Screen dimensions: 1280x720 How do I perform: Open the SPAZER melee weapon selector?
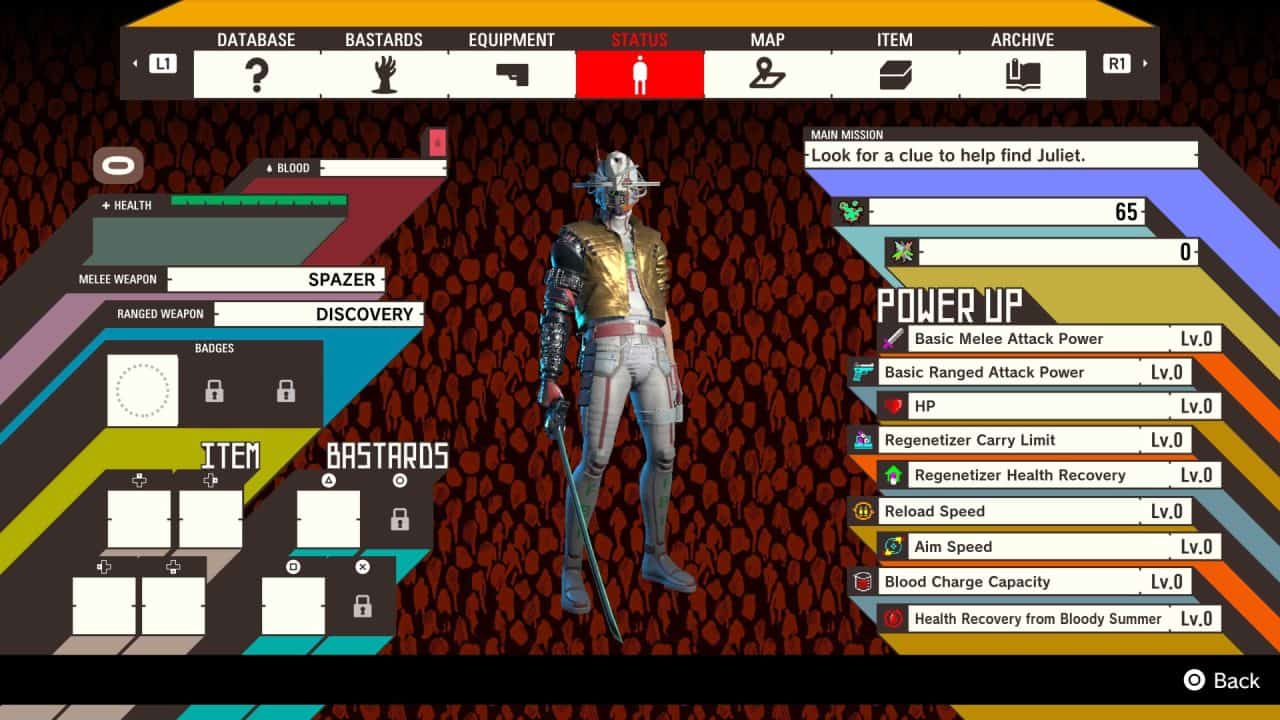tap(276, 280)
